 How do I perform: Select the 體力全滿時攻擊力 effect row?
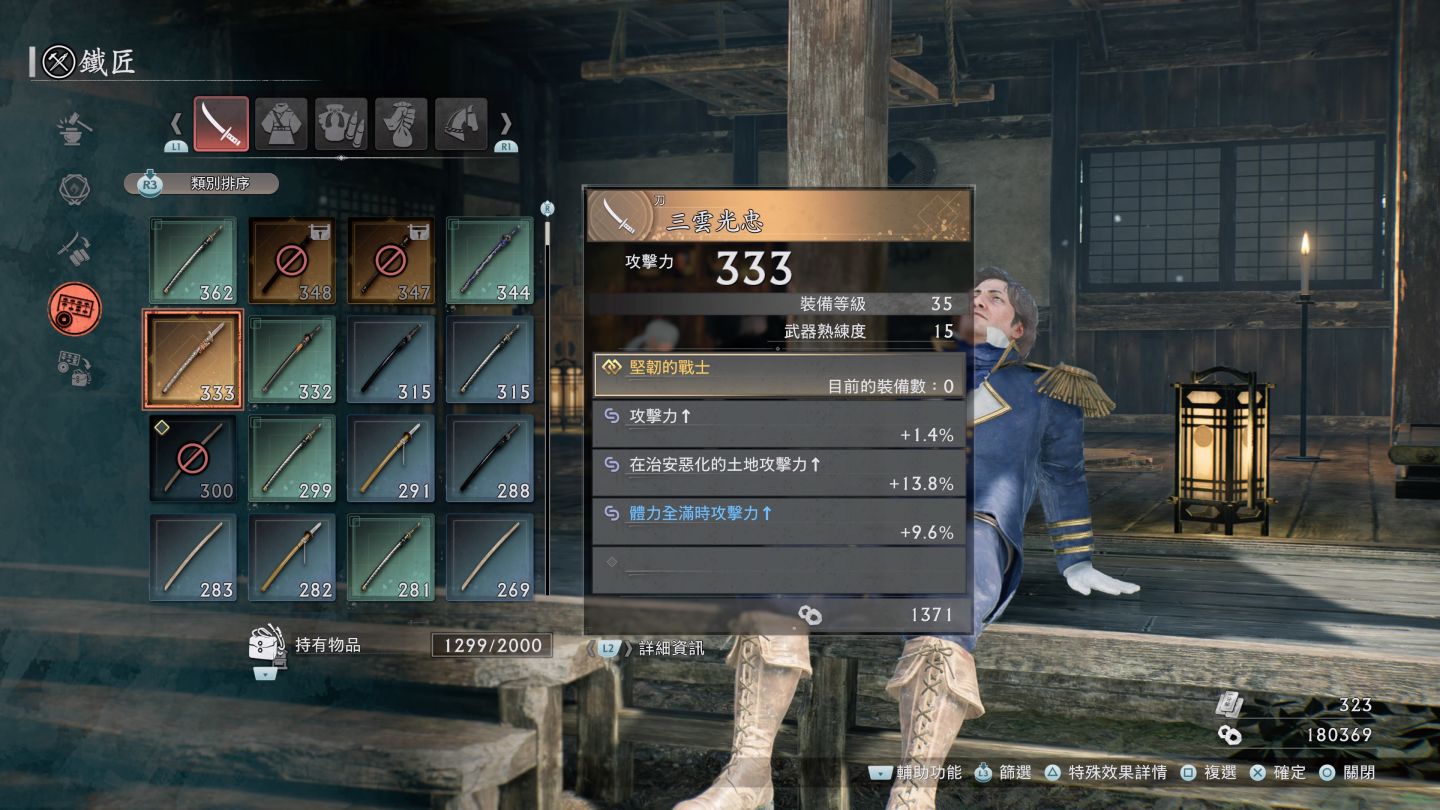tap(779, 522)
